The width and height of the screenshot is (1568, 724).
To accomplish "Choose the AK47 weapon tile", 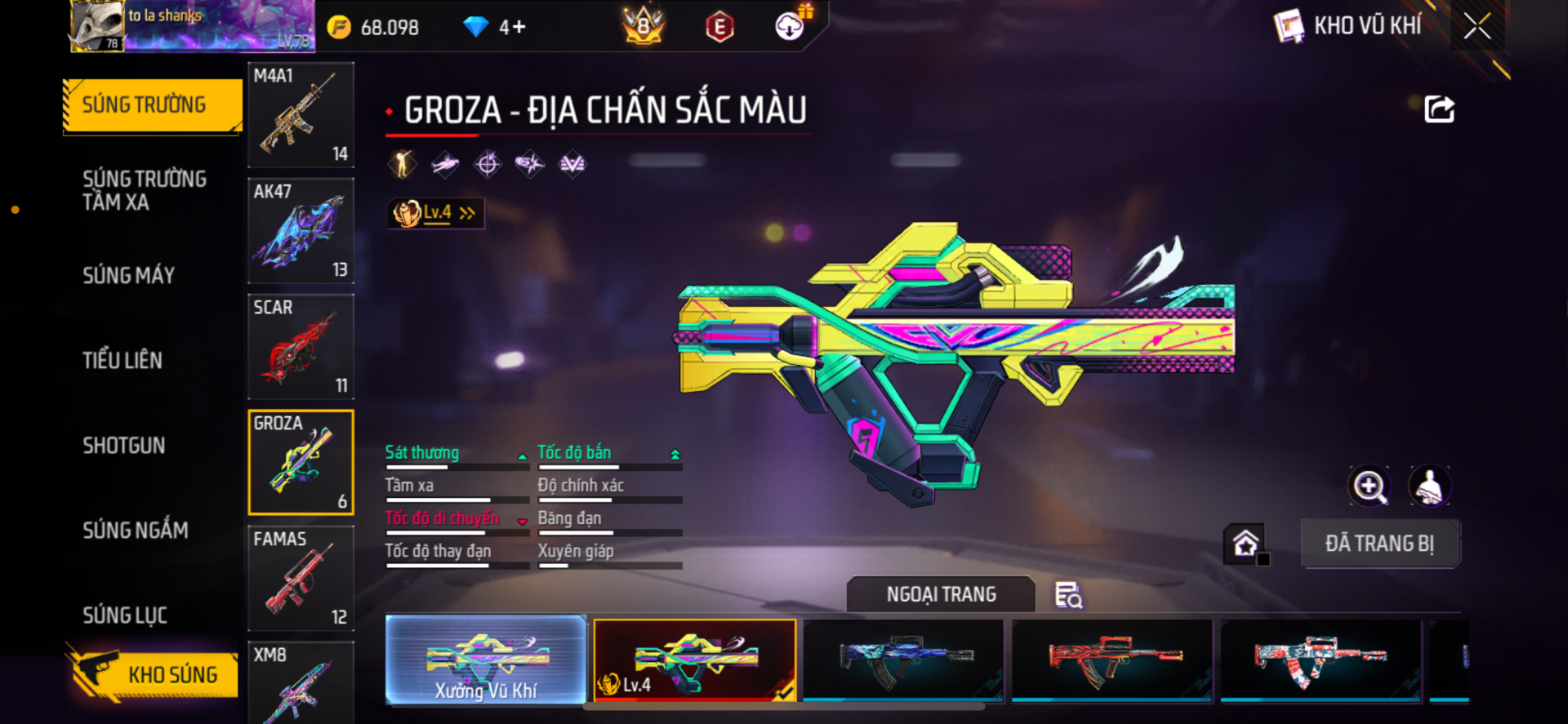I will point(301,231).
